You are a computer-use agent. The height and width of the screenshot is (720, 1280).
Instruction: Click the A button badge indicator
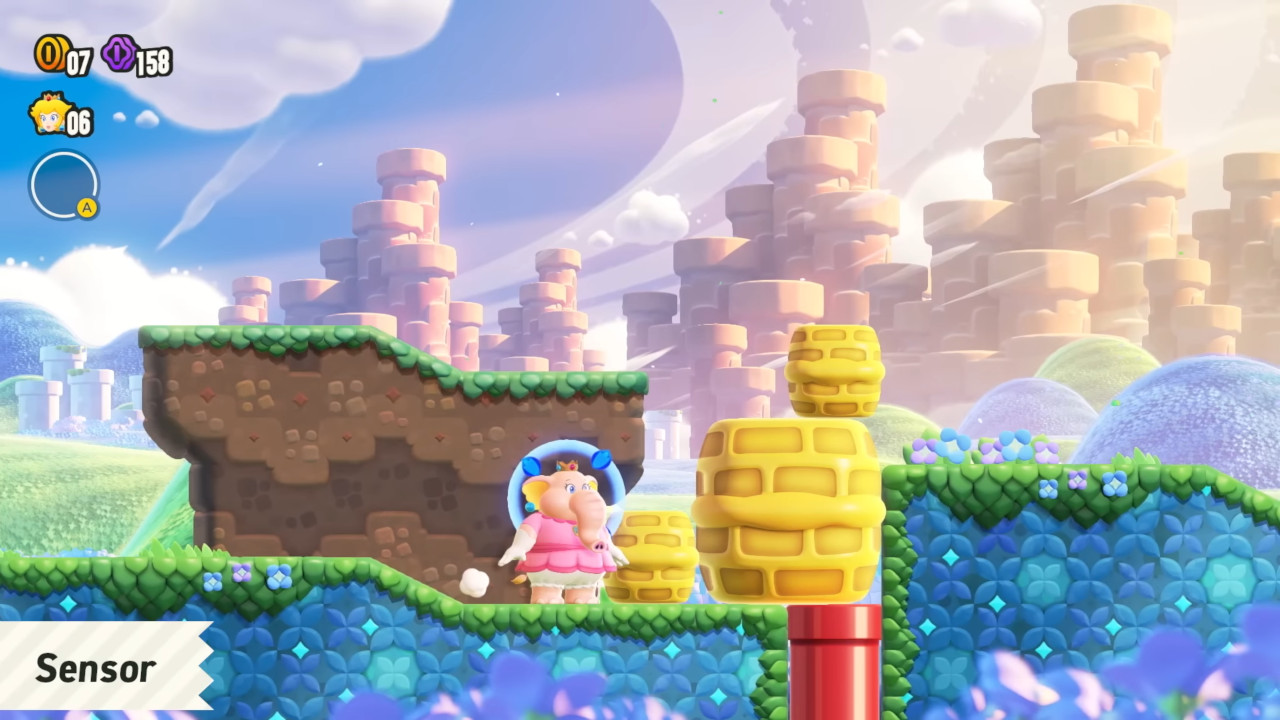pos(89,208)
